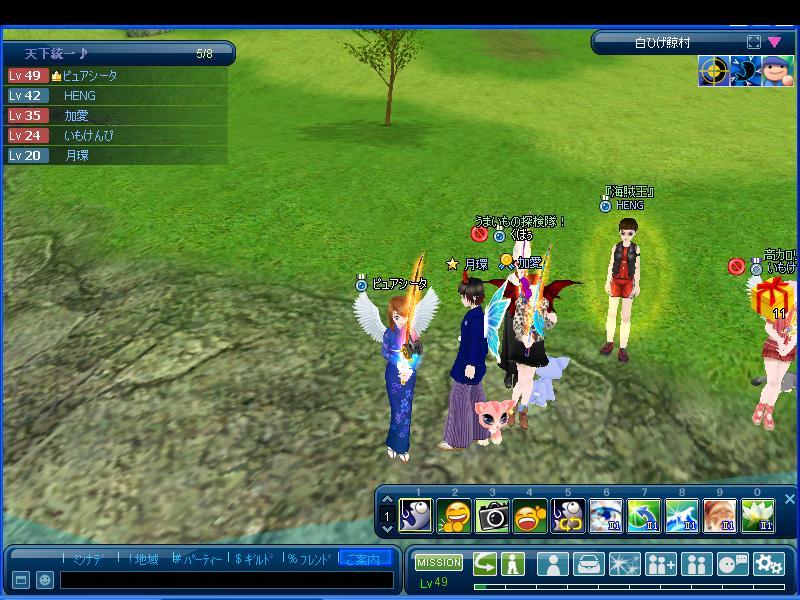Select party member HENG in the list
800x600 pixels.
point(80,96)
